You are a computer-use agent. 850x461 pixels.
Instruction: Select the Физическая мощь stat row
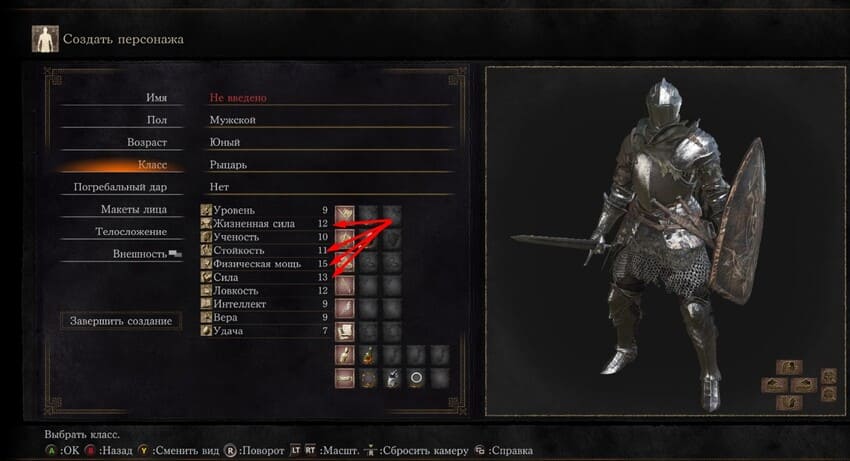[265, 264]
